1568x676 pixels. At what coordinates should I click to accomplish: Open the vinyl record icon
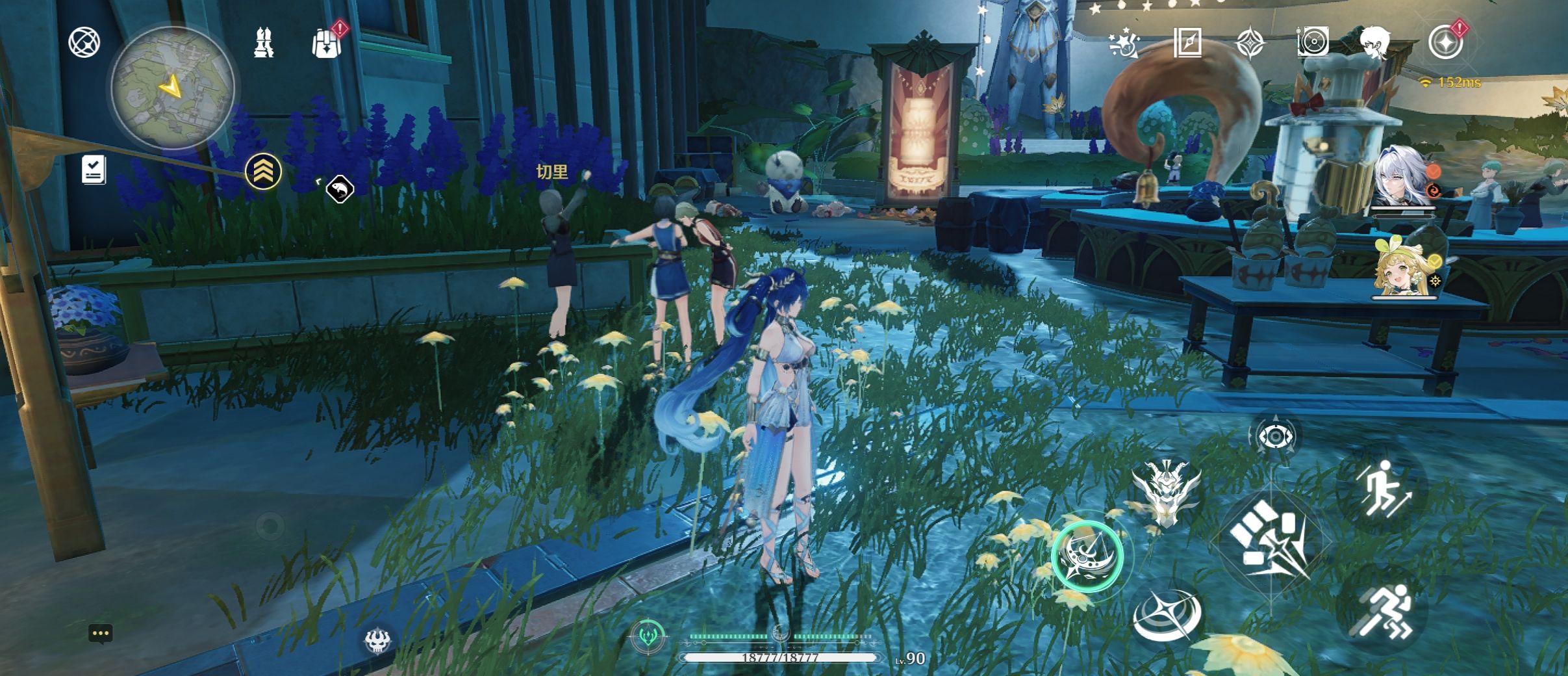click(1313, 43)
